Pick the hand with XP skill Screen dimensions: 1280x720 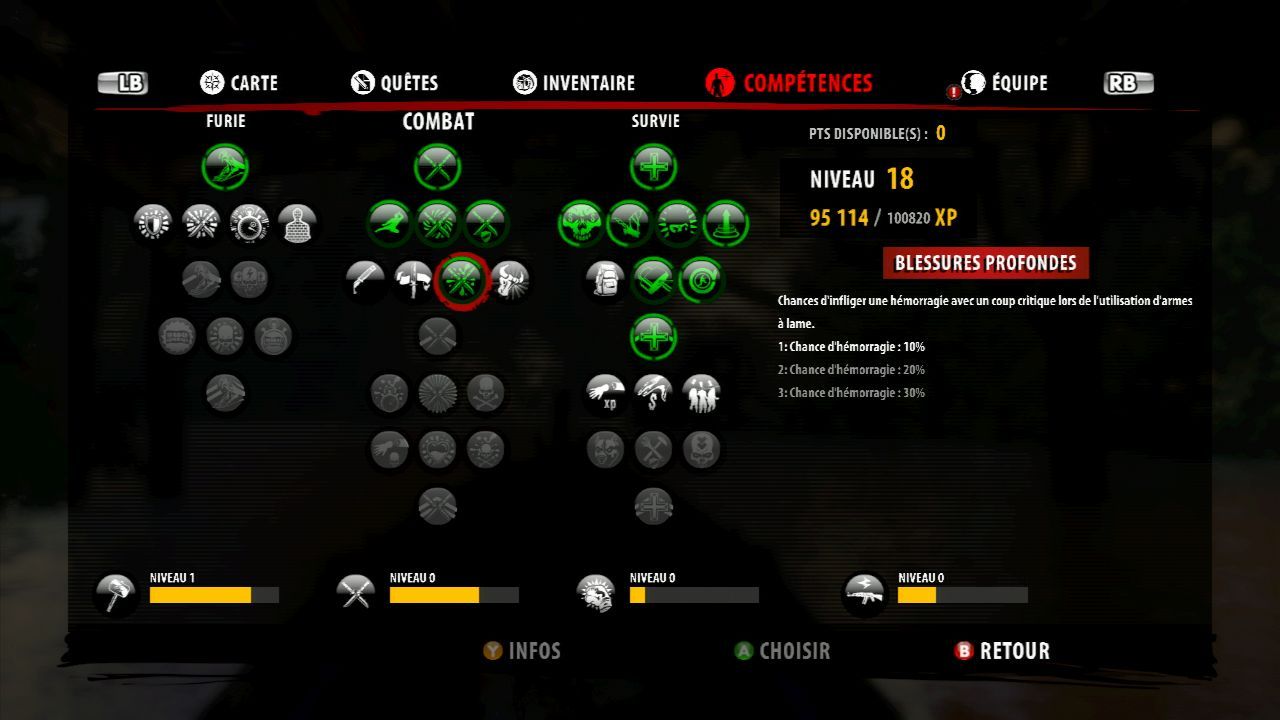pos(605,393)
